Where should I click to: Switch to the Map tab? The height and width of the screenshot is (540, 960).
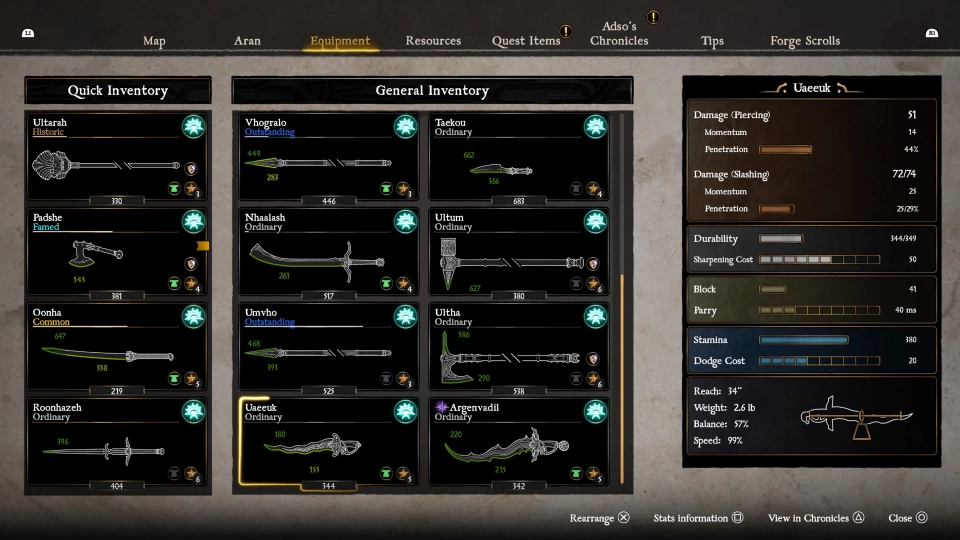pos(154,41)
